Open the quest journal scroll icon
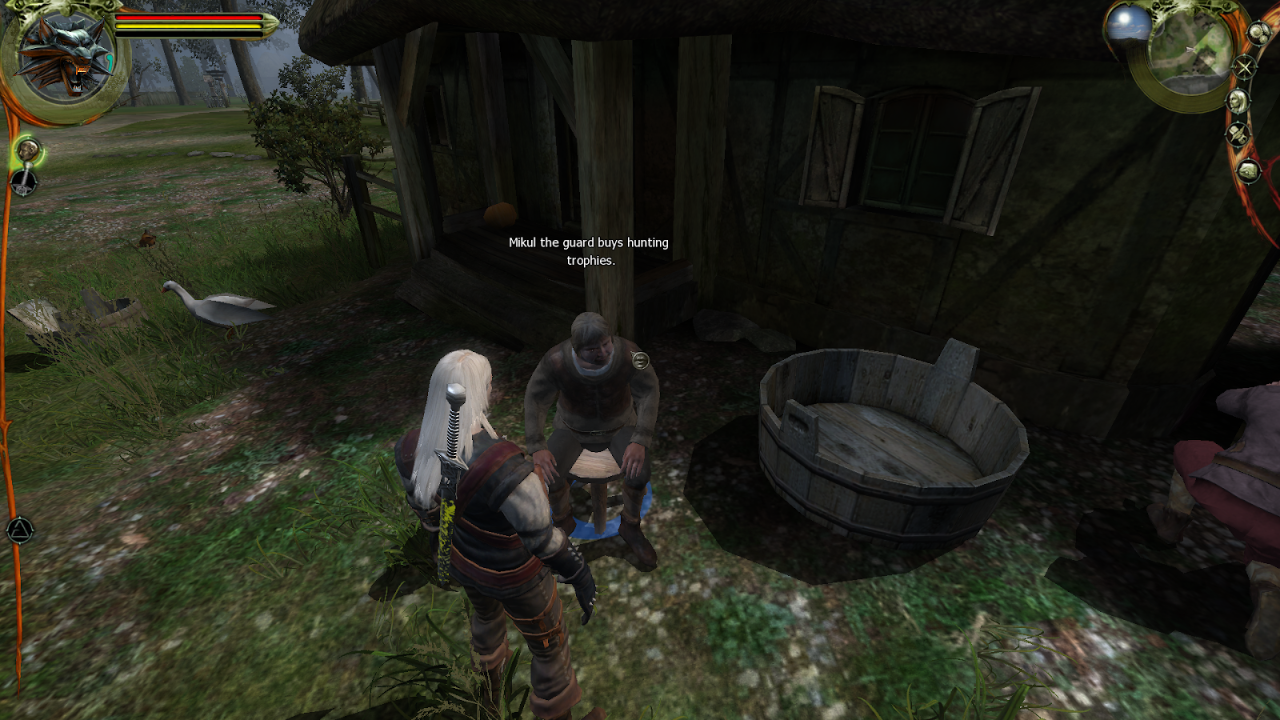 [1259, 34]
